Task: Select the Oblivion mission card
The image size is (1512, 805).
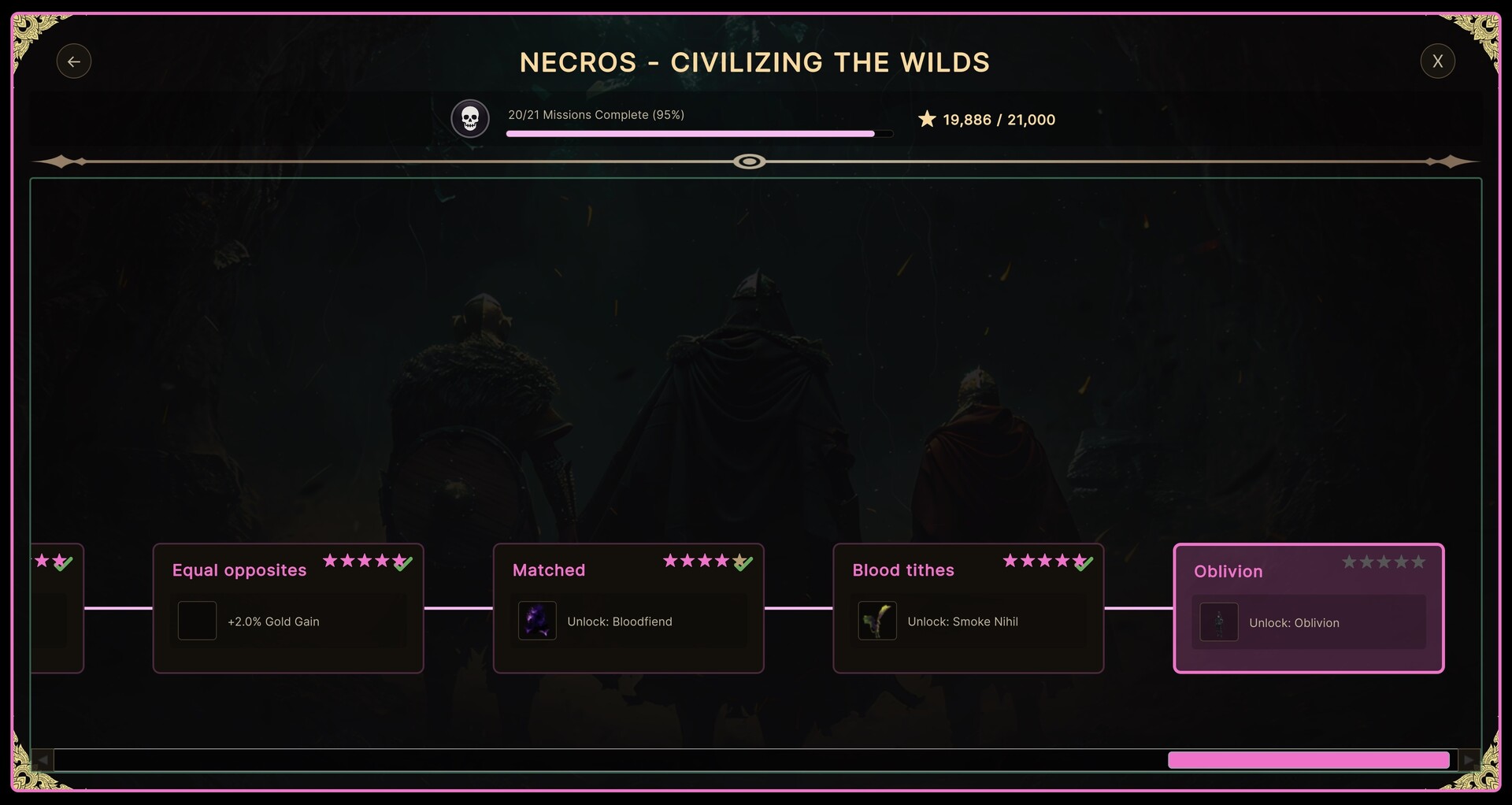Action: [1309, 608]
